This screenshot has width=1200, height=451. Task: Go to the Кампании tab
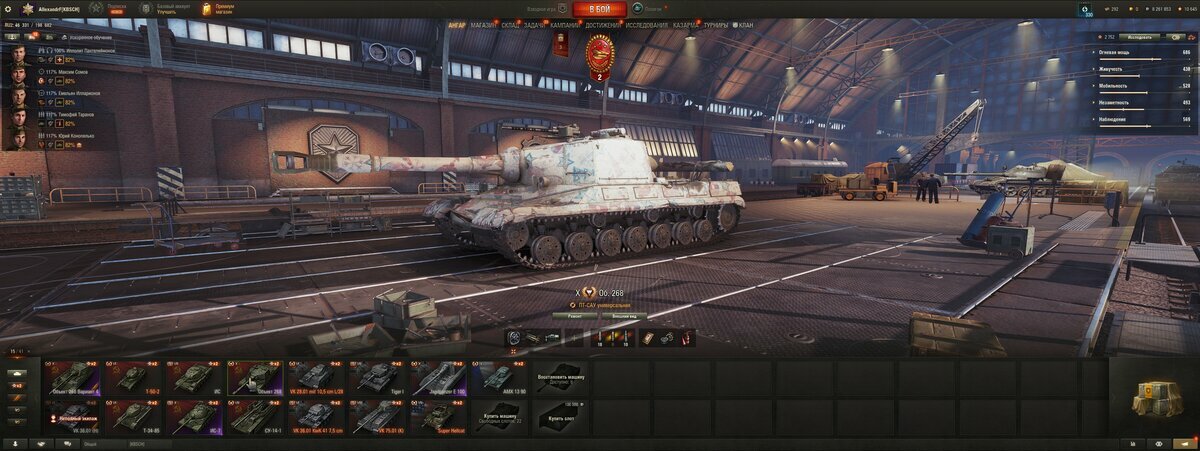click(564, 24)
